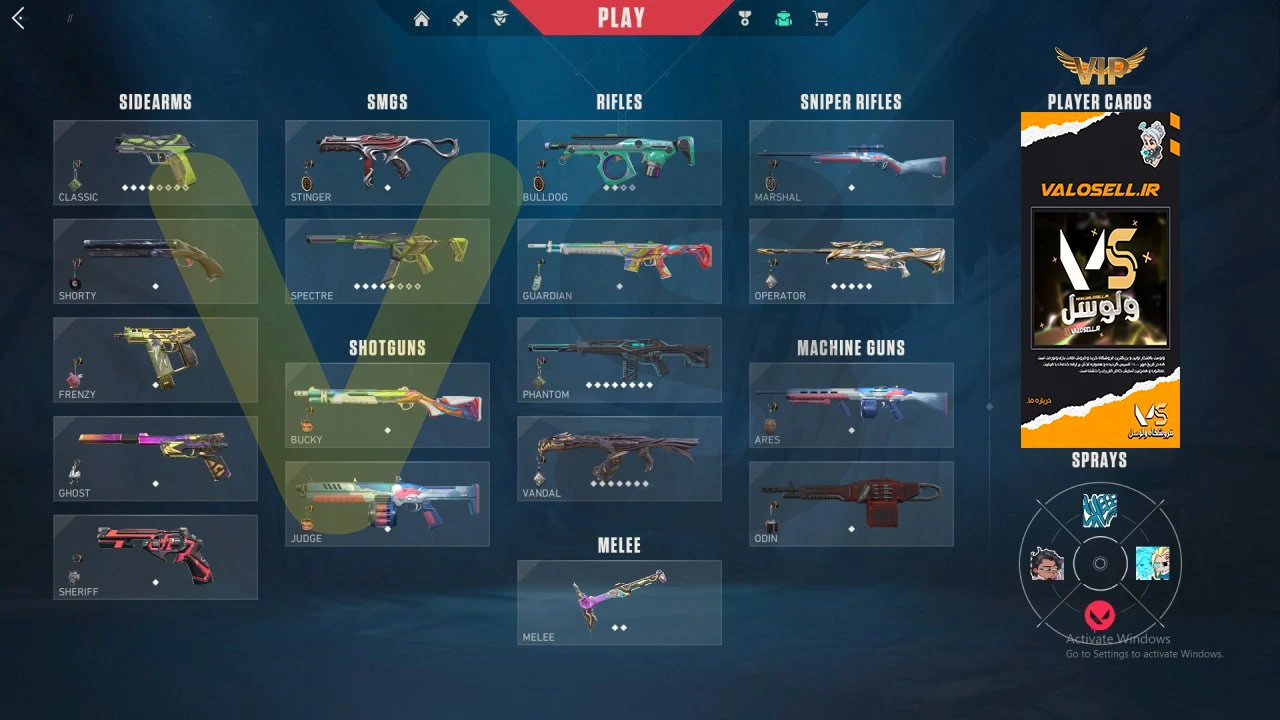Screen dimensions: 1280x720
Task: Click the PLAY button
Action: [621, 18]
